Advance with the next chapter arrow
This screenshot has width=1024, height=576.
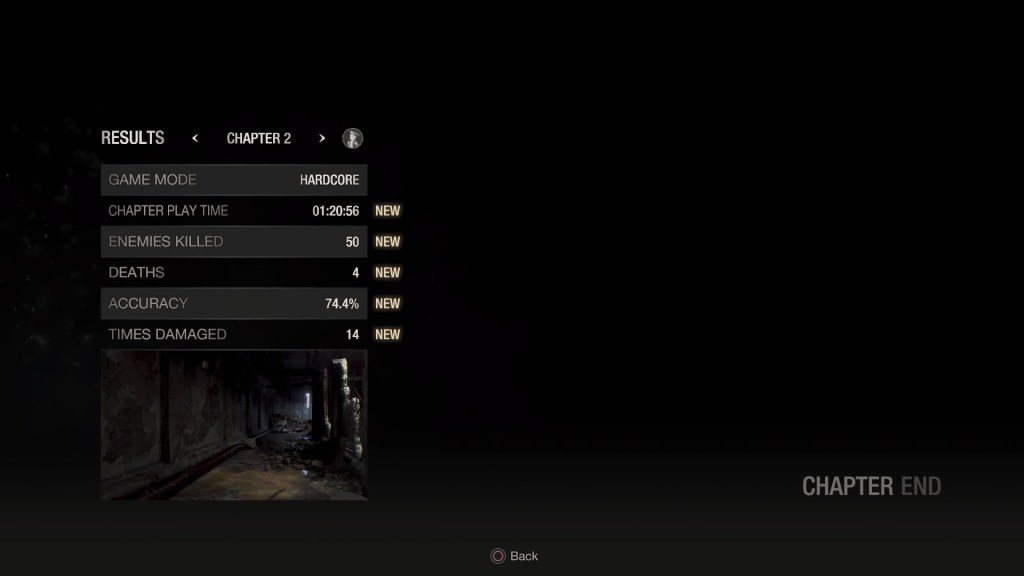pos(322,138)
